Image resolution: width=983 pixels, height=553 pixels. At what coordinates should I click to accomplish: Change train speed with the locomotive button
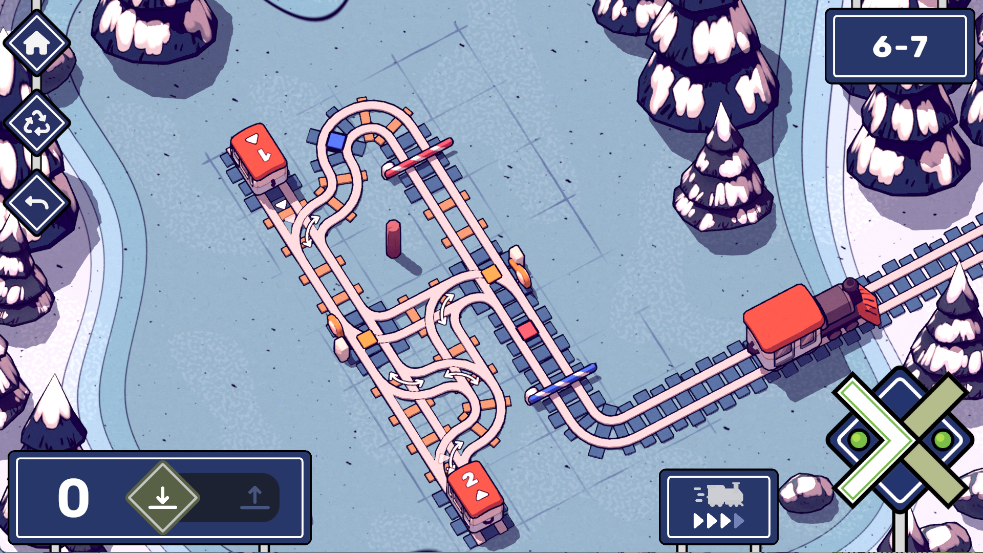[718, 507]
